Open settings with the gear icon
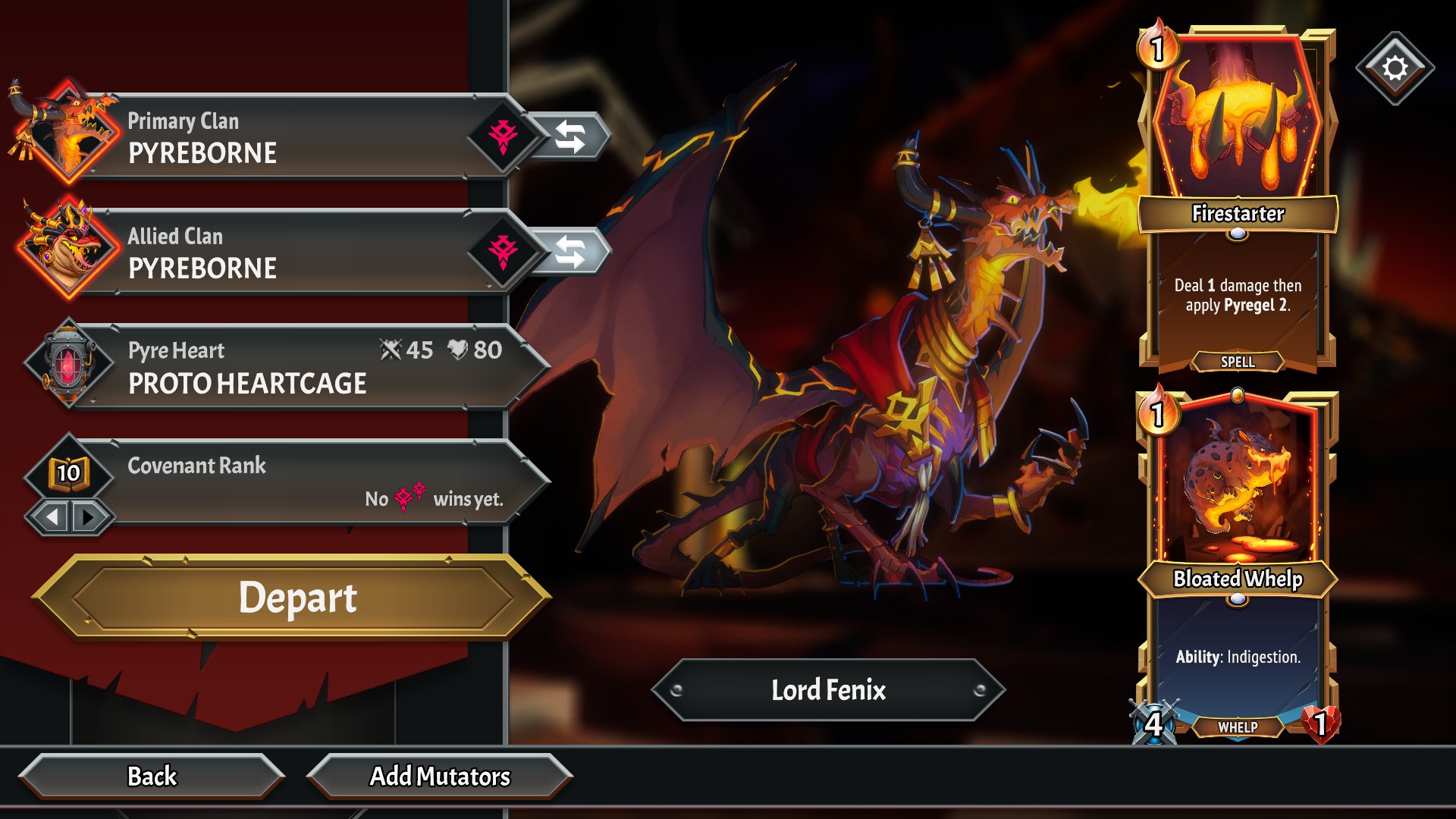 pos(1395,69)
